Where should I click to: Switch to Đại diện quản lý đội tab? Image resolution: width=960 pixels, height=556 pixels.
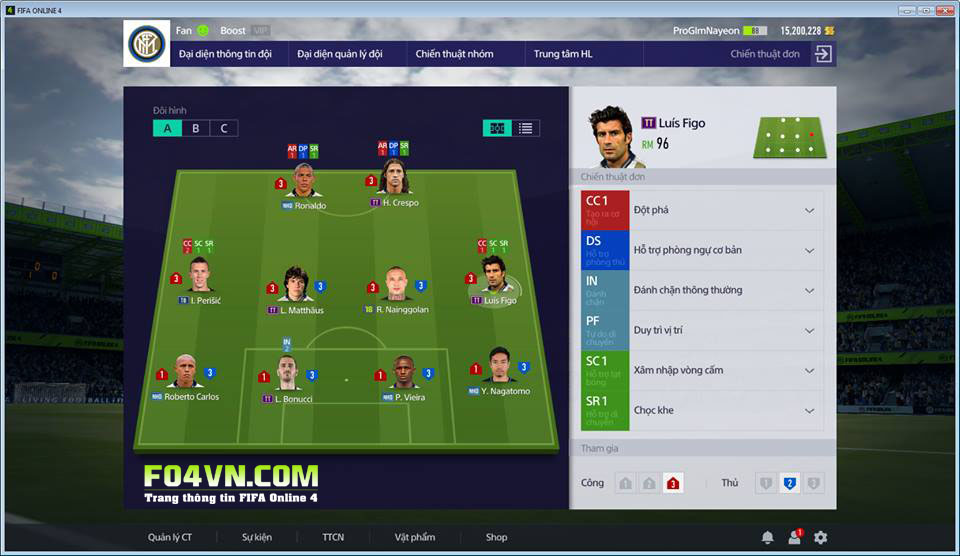click(x=340, y=54)
